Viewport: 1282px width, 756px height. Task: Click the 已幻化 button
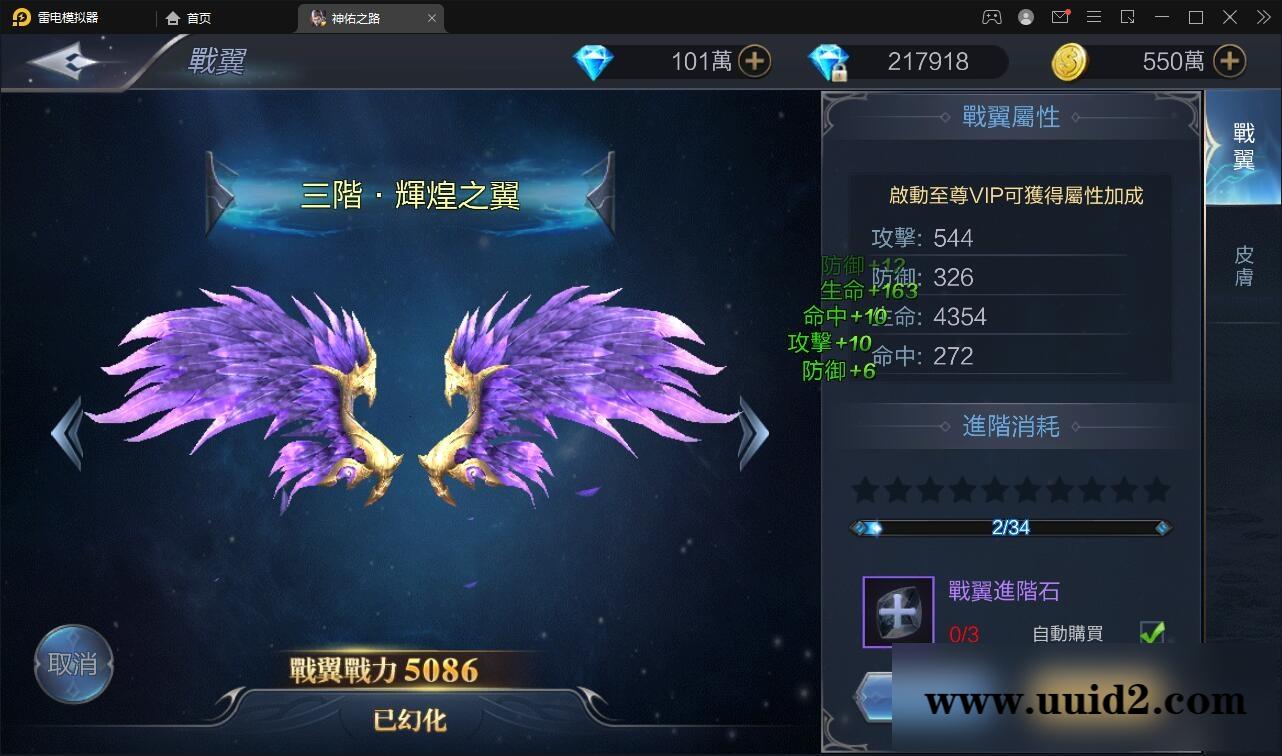click(x=409, y=719)
